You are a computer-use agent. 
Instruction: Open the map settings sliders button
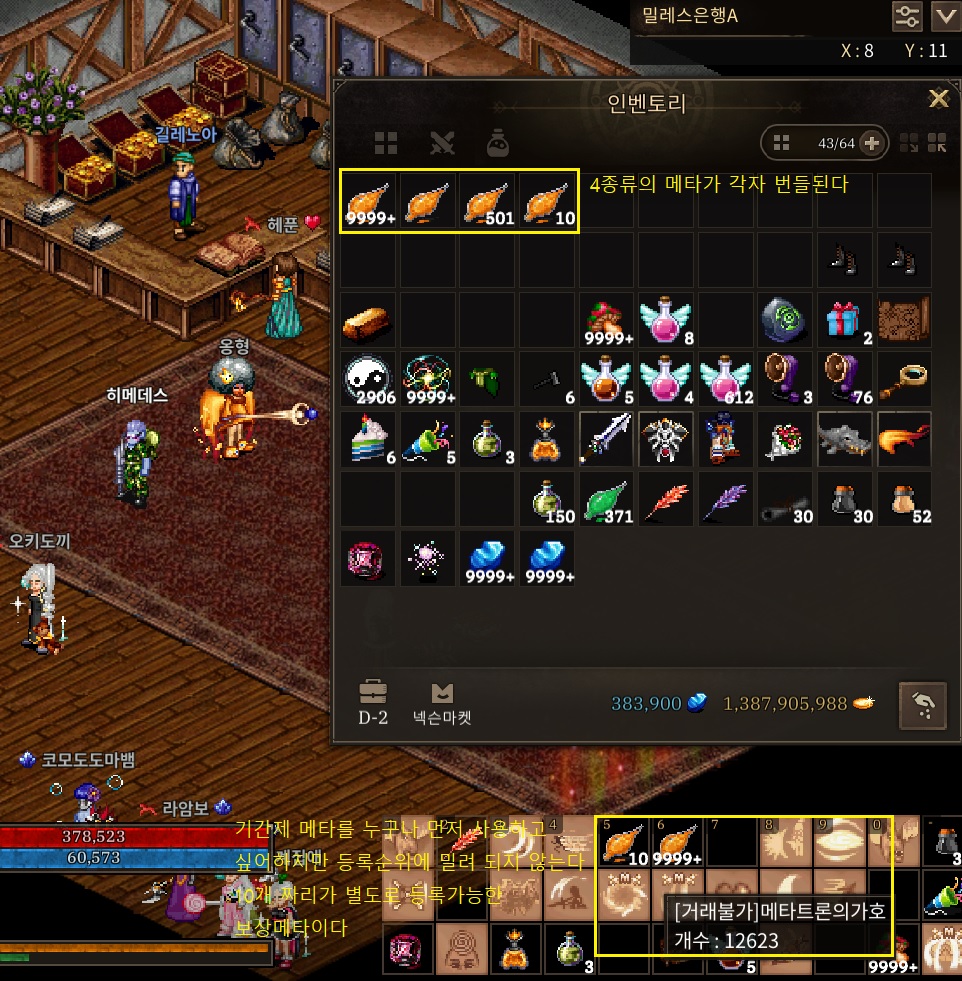907,15
